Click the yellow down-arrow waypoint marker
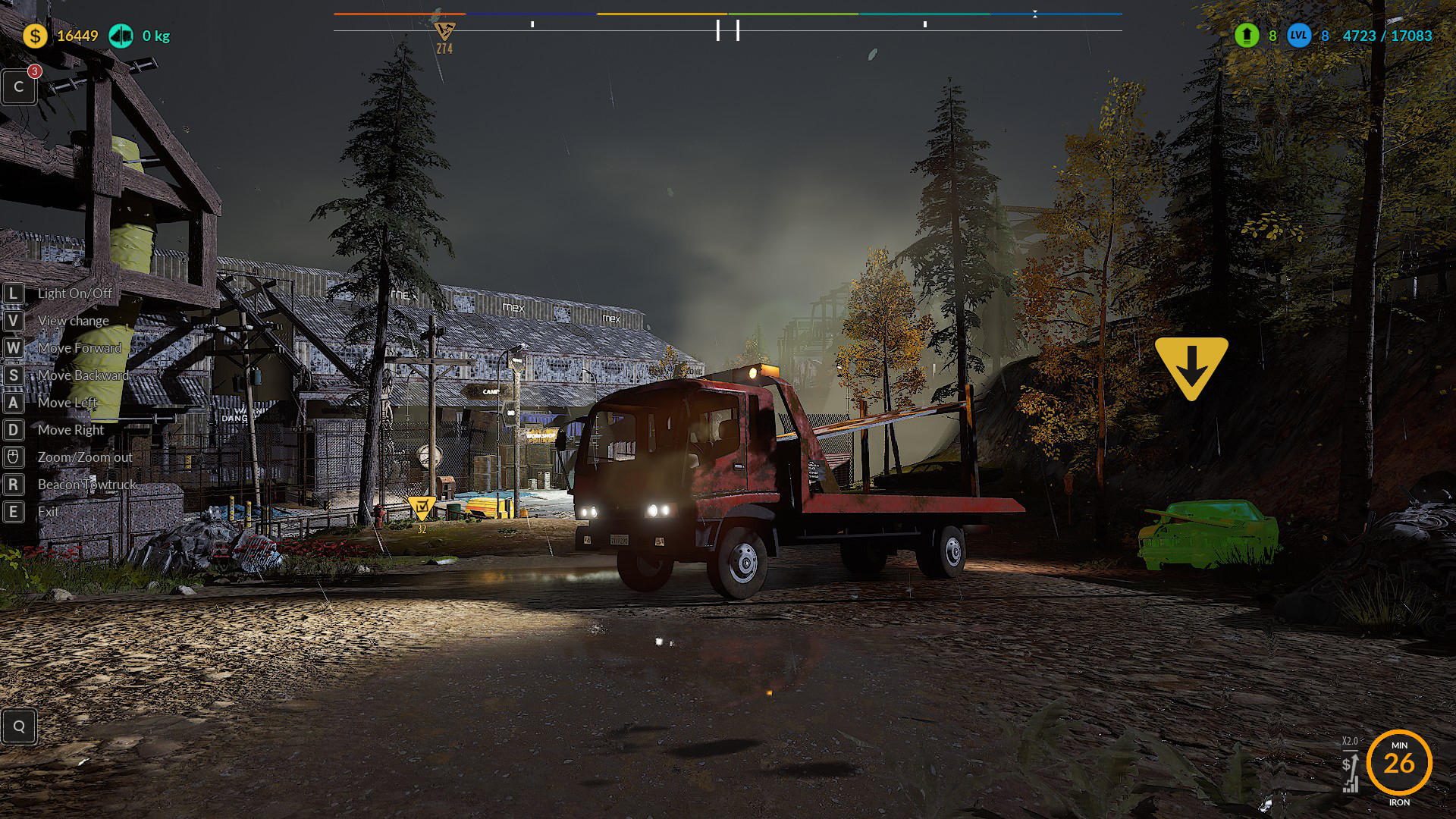The image size is (1456, 819). pyautogui.click(x=1191, y=366)
